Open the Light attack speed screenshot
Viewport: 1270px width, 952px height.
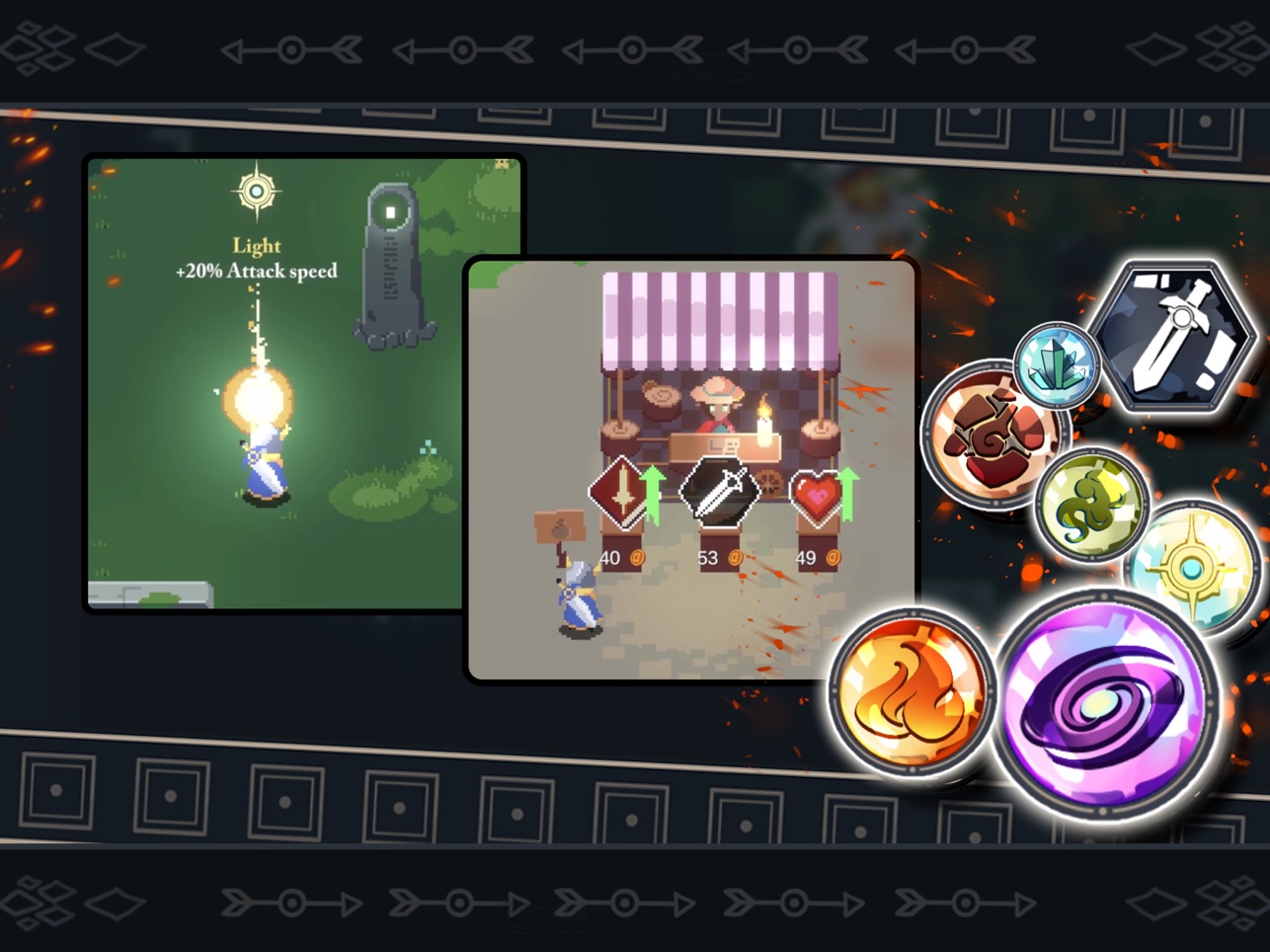tap(275, 383)
